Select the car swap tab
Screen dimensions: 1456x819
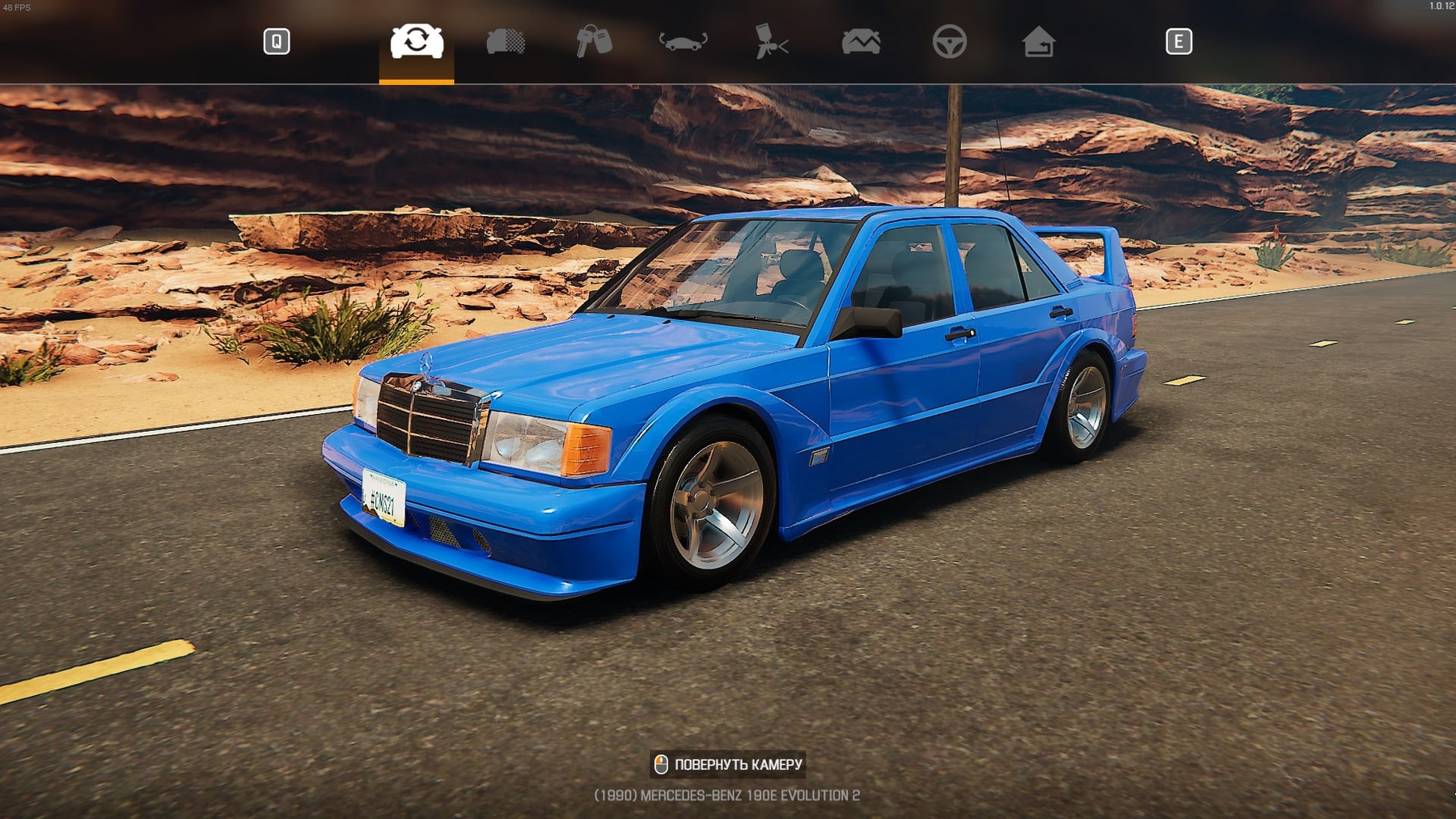pyautogui.click(x=417, y=41)
